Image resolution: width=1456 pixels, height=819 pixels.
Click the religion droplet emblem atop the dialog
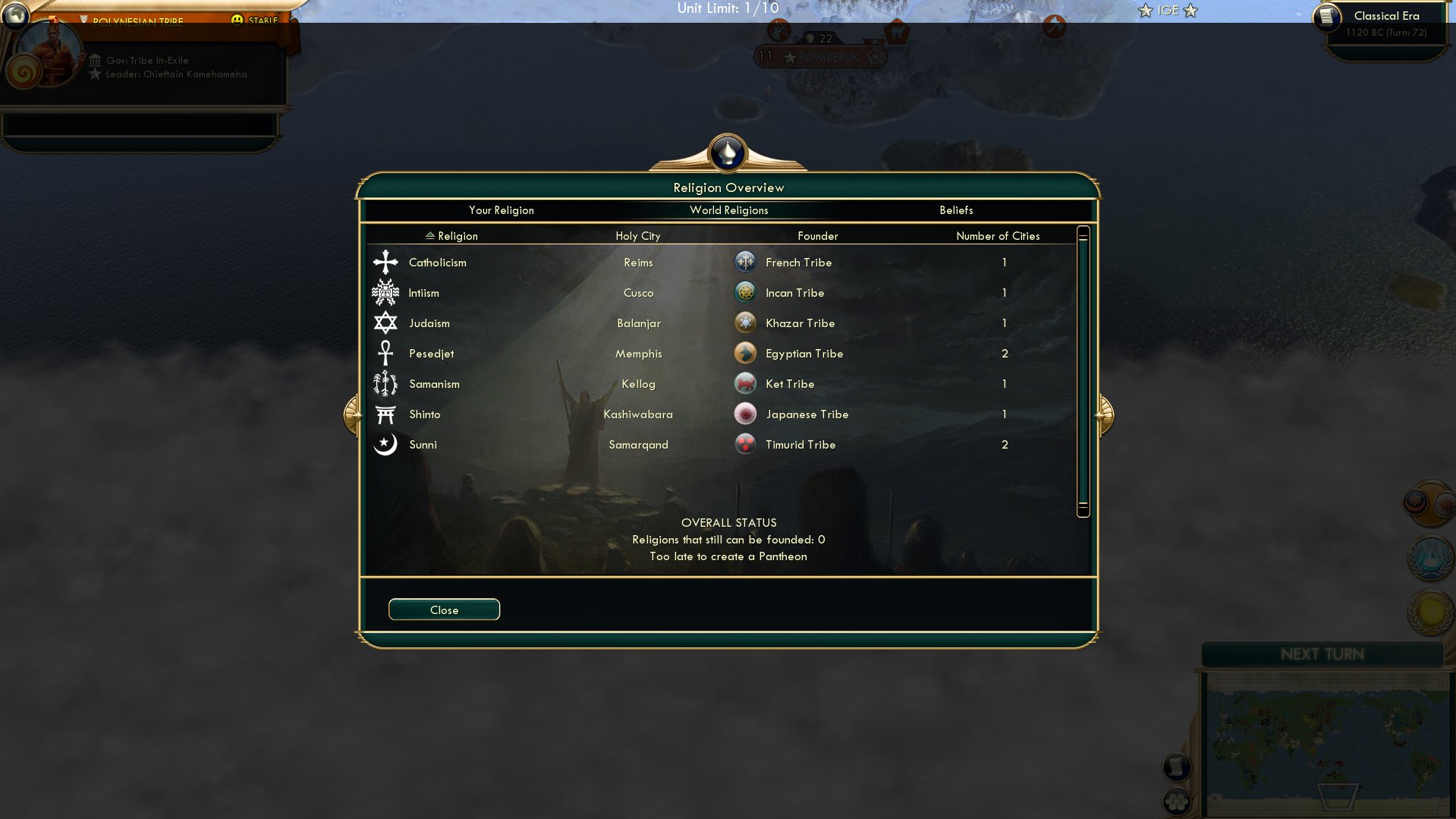[x=727, y=153]
